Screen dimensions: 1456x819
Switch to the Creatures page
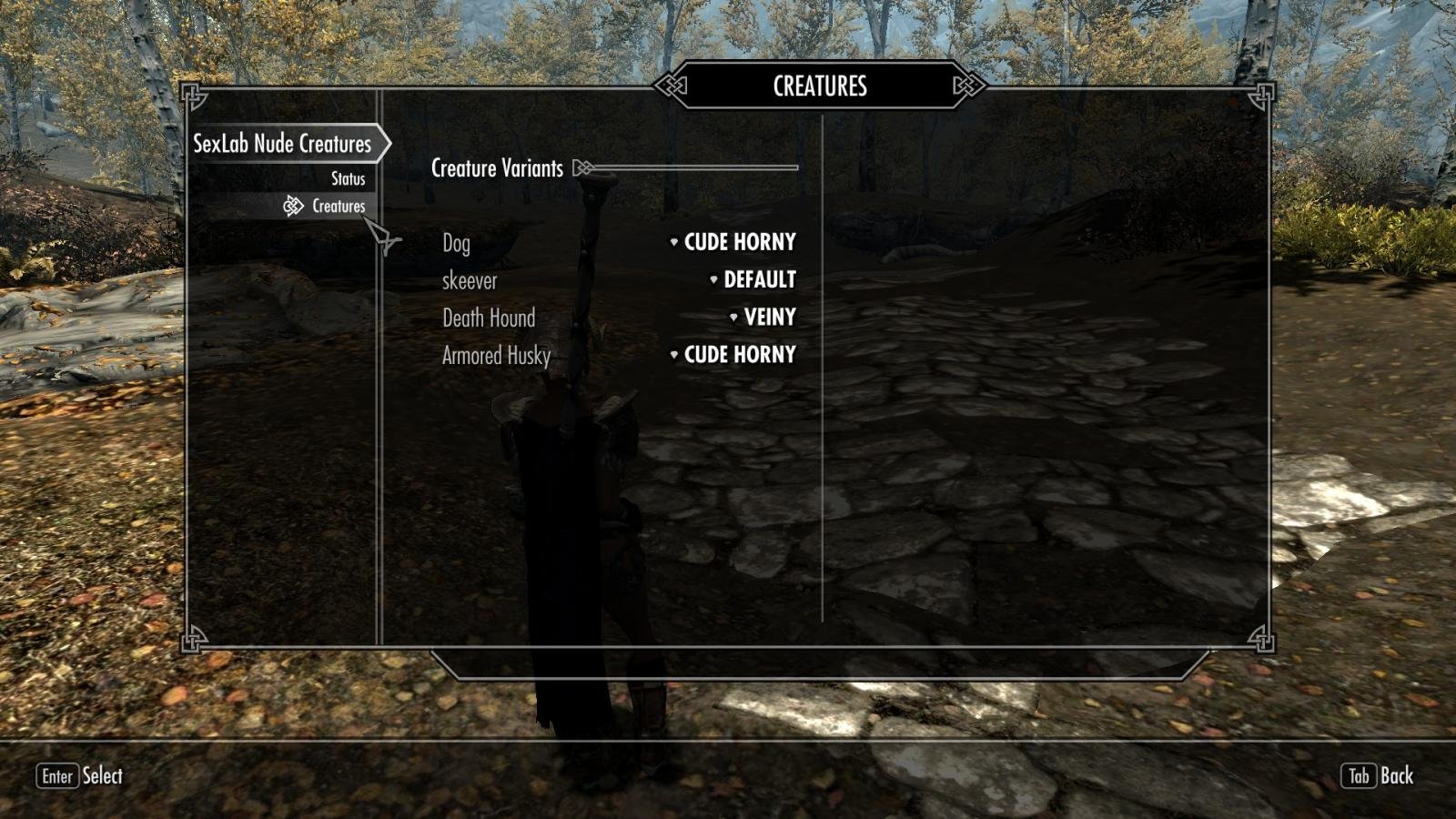338,207
